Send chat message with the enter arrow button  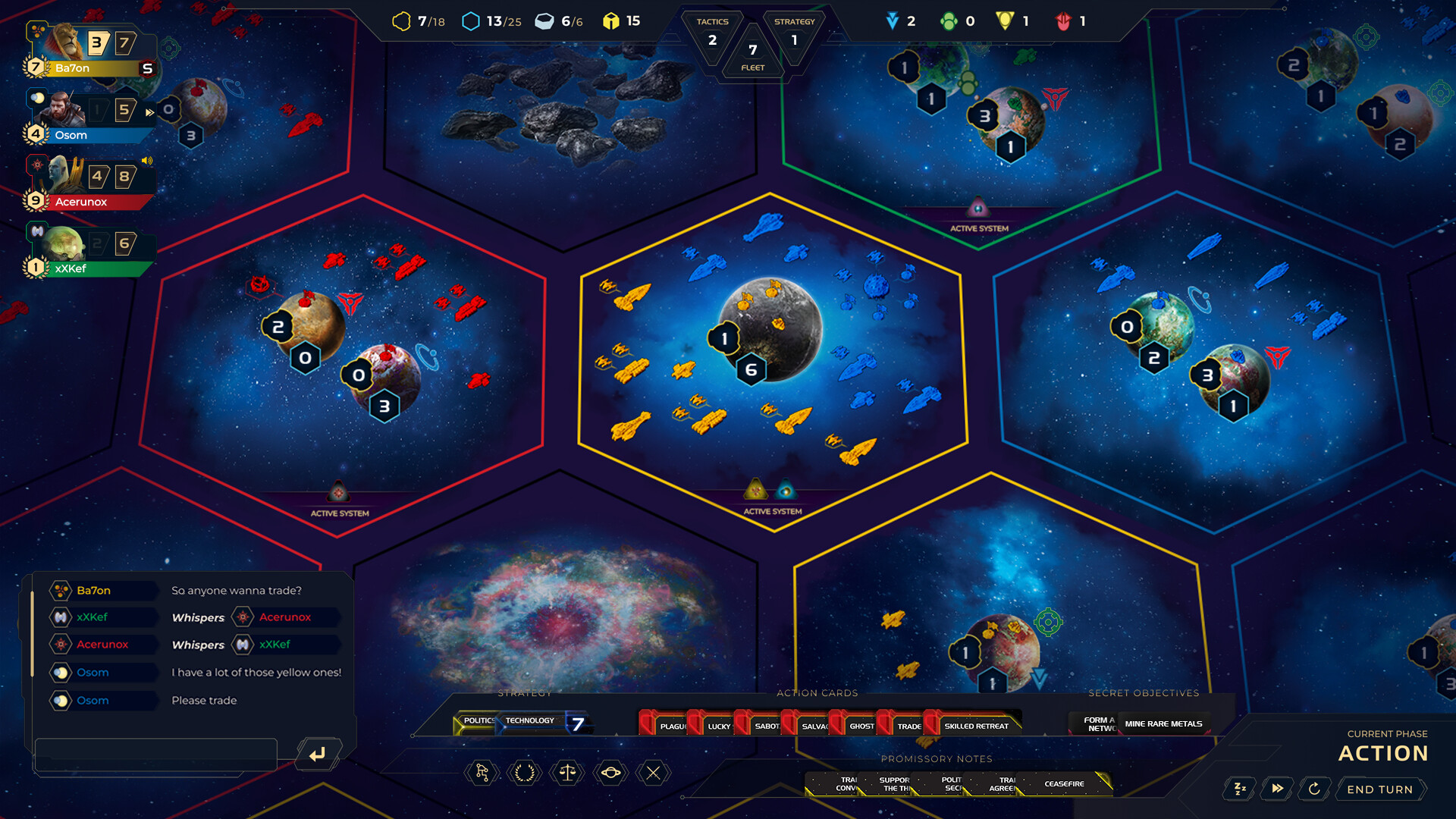tap(318, 753)
